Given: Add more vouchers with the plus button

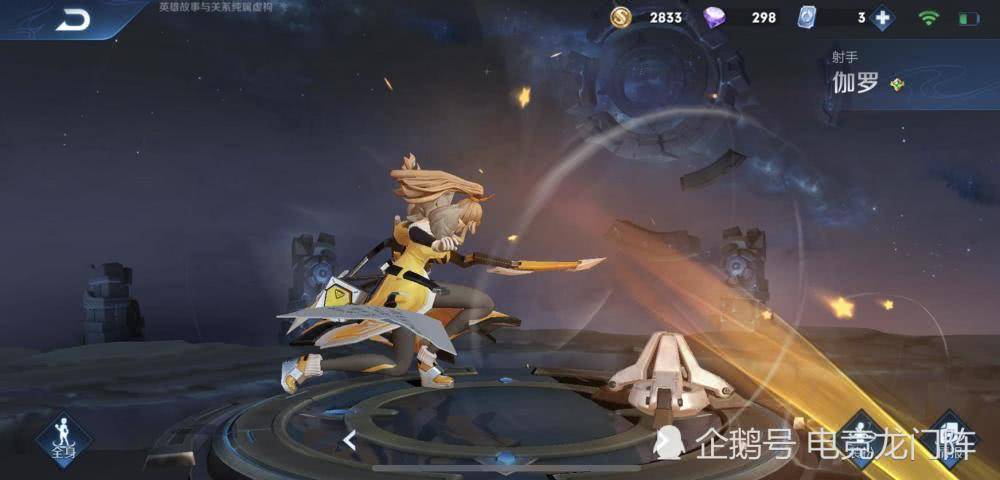Looking at the screenshot, I should (882, 18).
